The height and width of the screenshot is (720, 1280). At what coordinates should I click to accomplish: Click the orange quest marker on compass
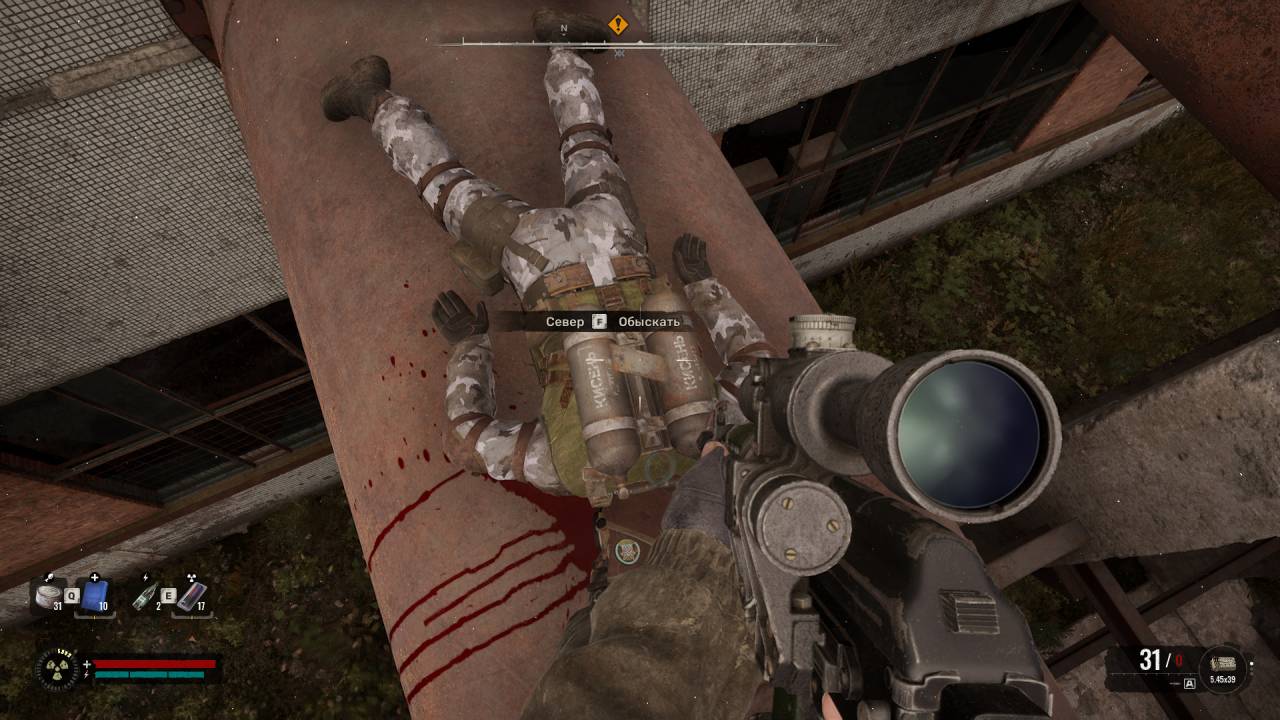(619, 23)
